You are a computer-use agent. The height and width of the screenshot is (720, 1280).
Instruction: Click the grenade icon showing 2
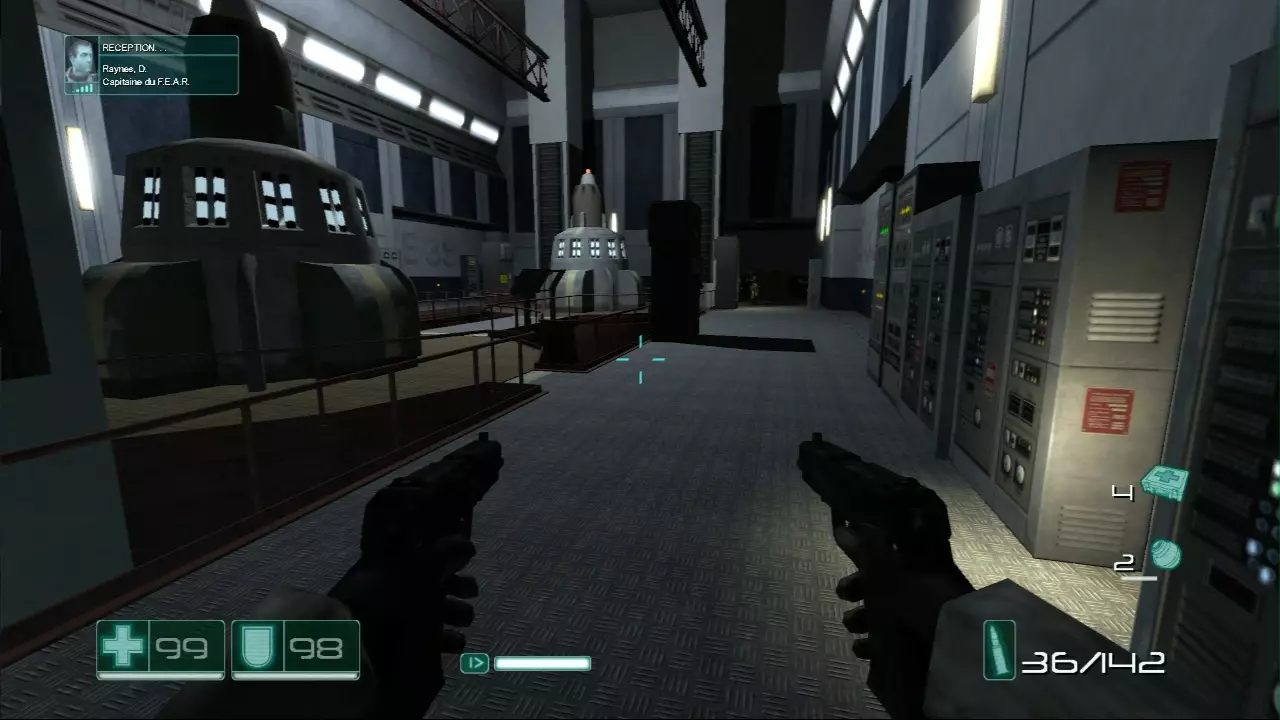[1166, 553]
